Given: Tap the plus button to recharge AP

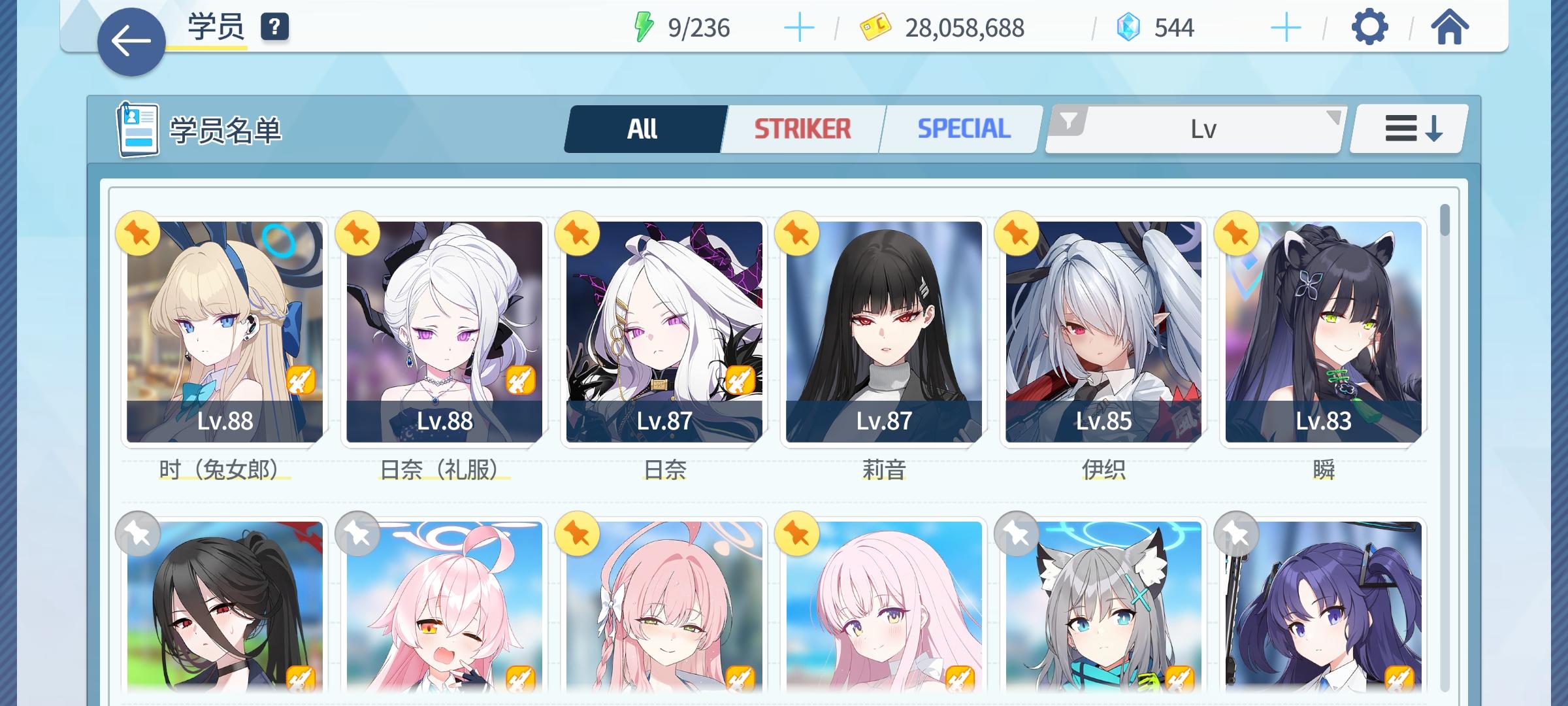Looking at the screenshot, I should (x=800, y=27).
